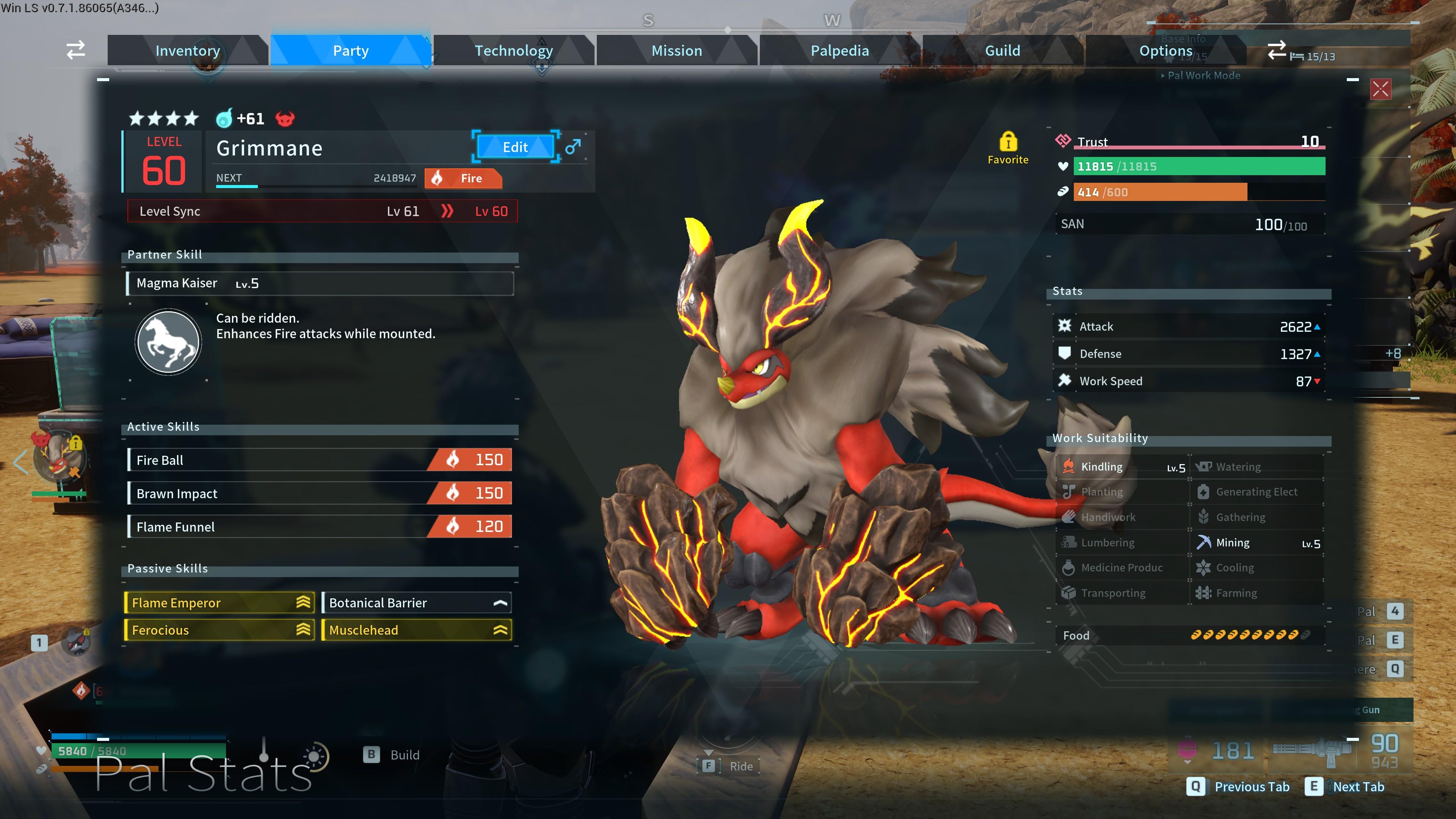Screen dimensions: 1456x819
Task: Click the Party tab
Action: pyautogui.click(x=350, y=51)
